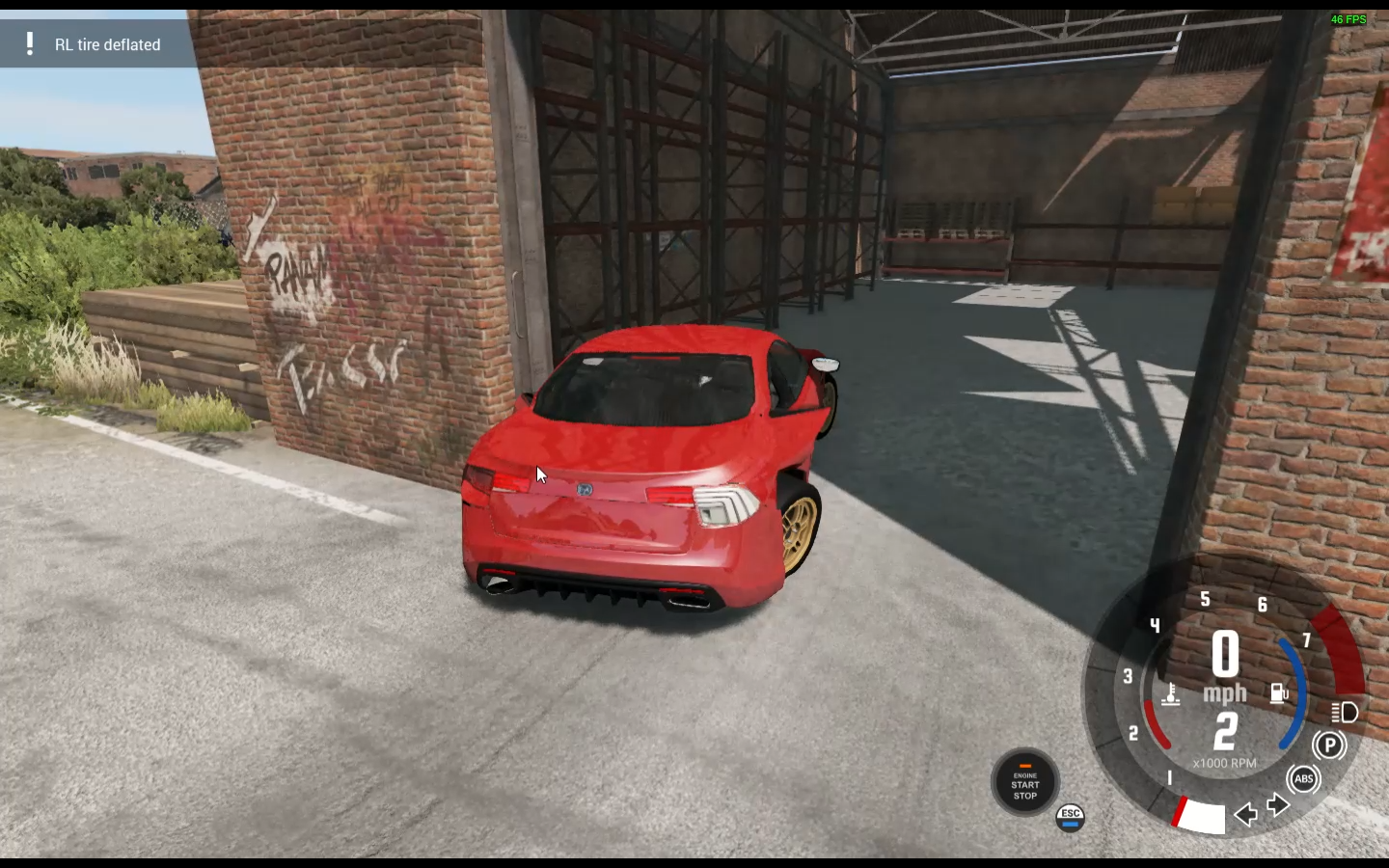Viewport: 1389px width, 868px height.
Task: Activate the right turn signal arrow
Action: pyautogui.click(x=1279, y=805)
